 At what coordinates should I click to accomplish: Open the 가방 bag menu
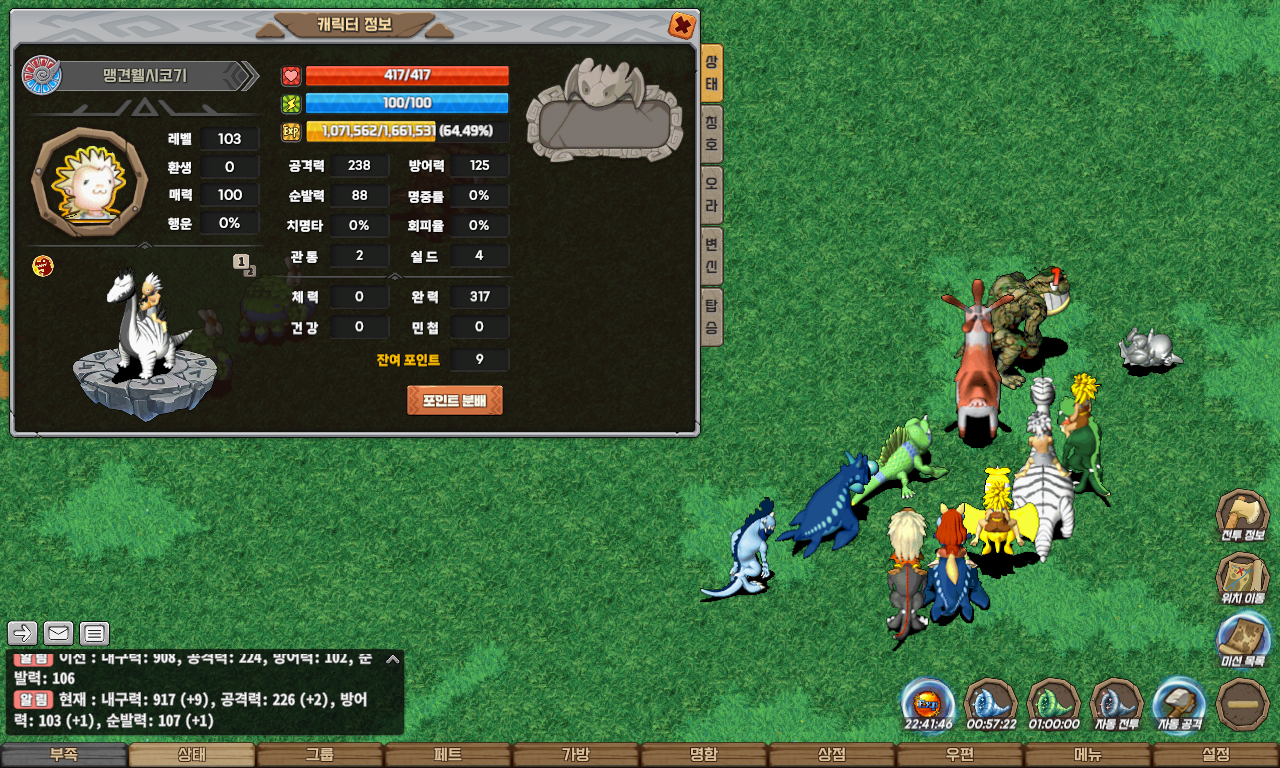pyautogui.click(x=576, y=755)
